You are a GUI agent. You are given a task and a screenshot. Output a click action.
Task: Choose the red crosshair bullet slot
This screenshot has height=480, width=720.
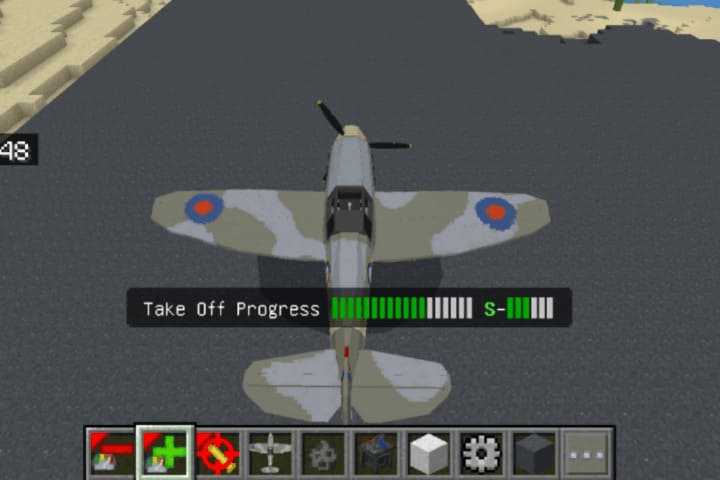(217, 453)
